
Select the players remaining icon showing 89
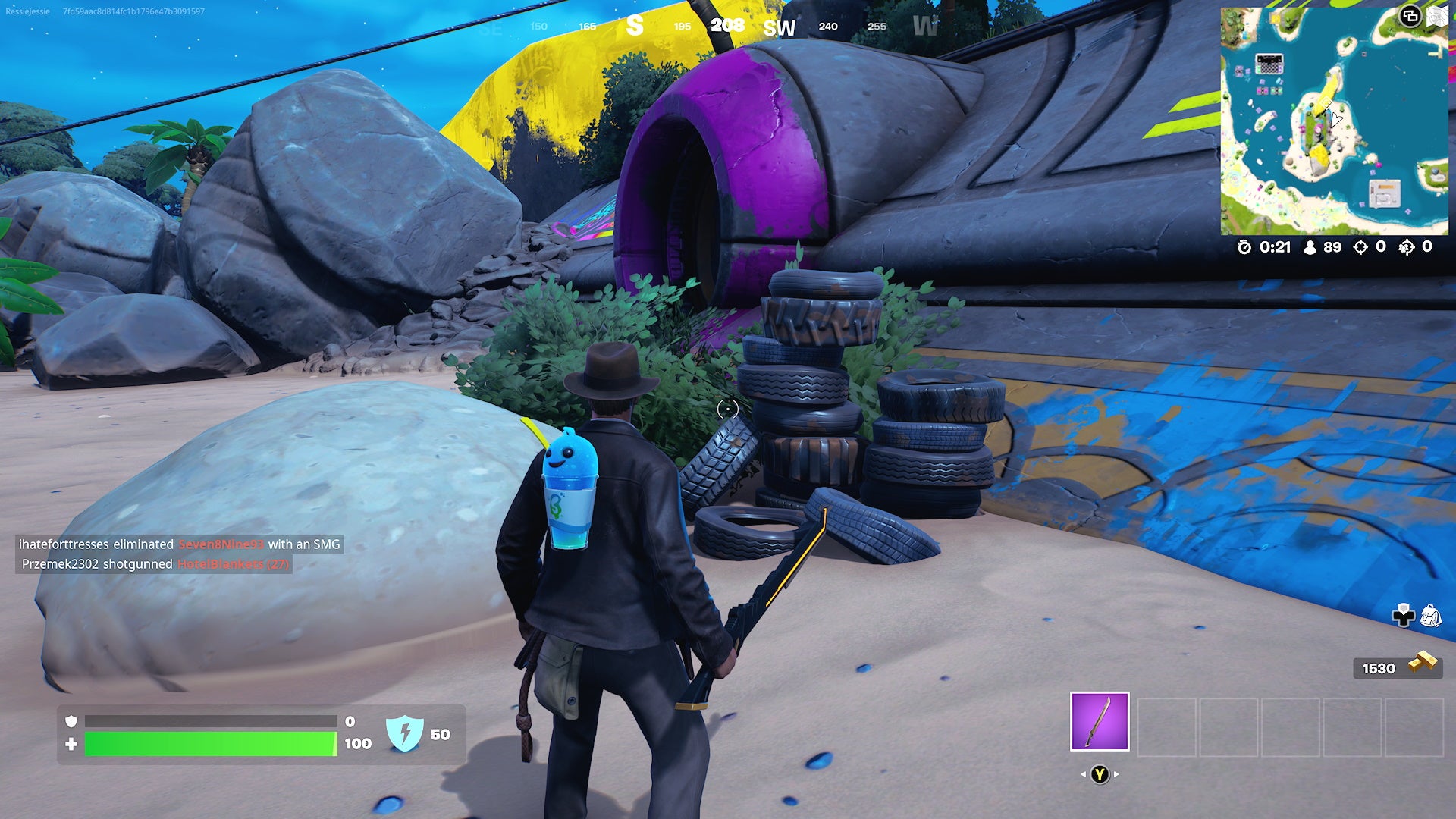[x=1309, y=247]
